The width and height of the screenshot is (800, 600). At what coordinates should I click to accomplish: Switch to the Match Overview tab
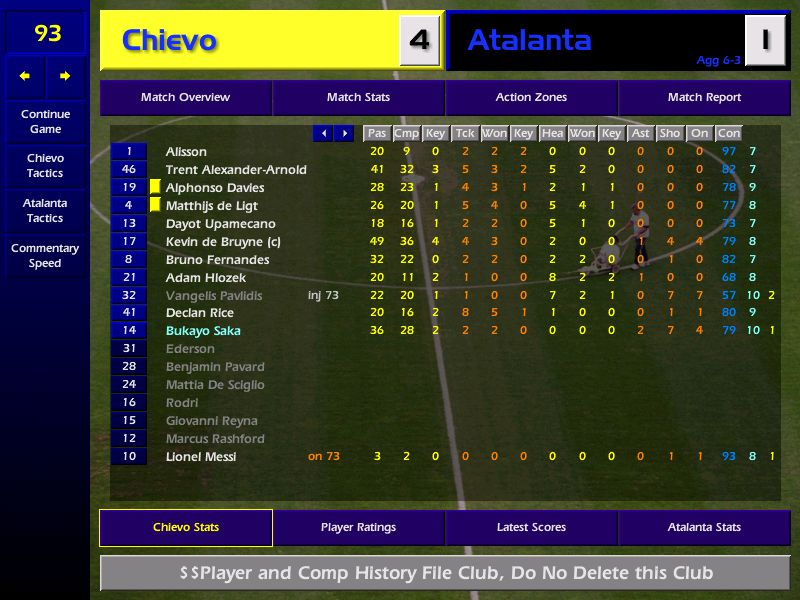(185, 98)
